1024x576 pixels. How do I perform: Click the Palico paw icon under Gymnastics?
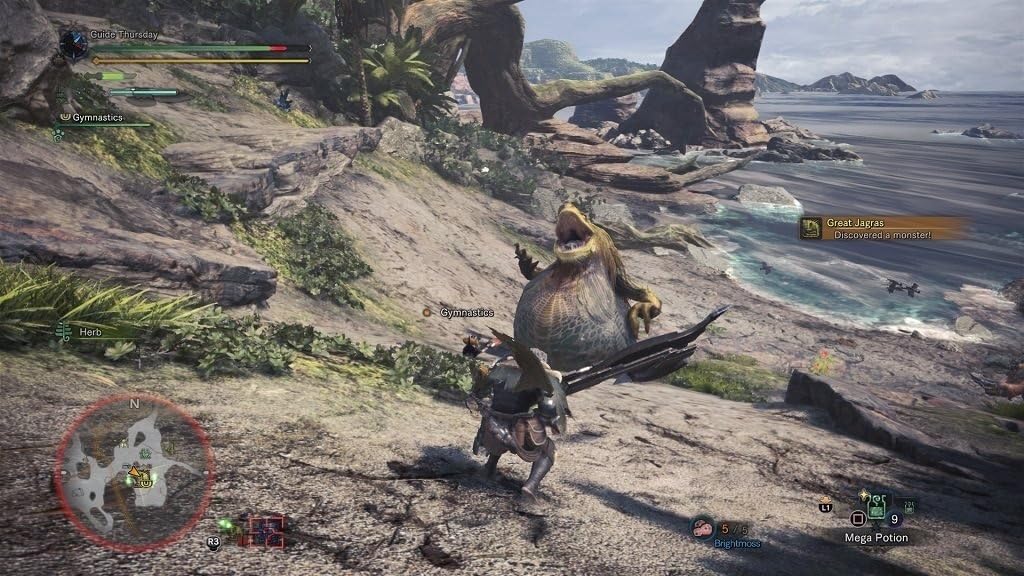coord(58,133)
